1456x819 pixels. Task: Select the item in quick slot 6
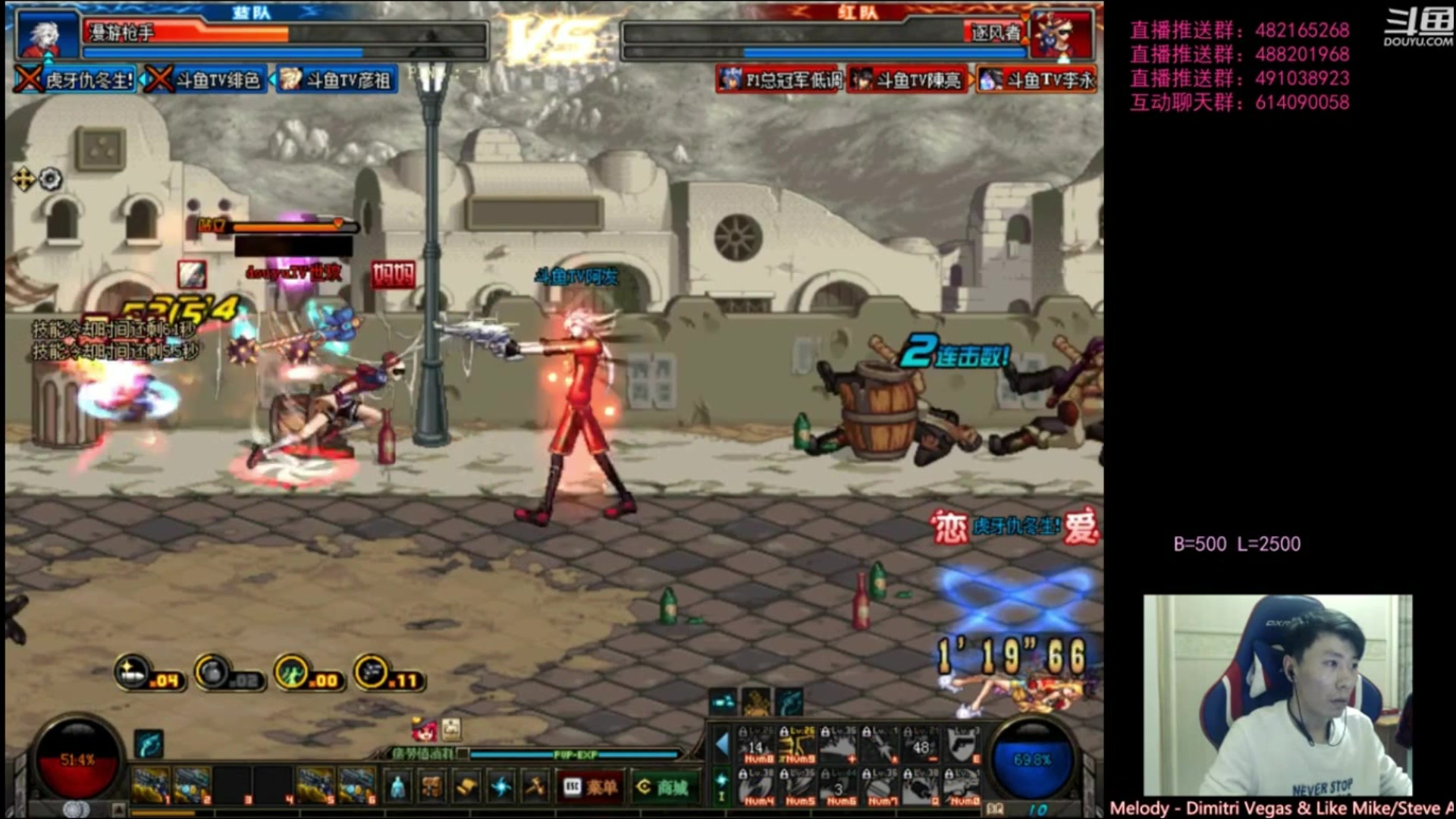coord(356,785)
